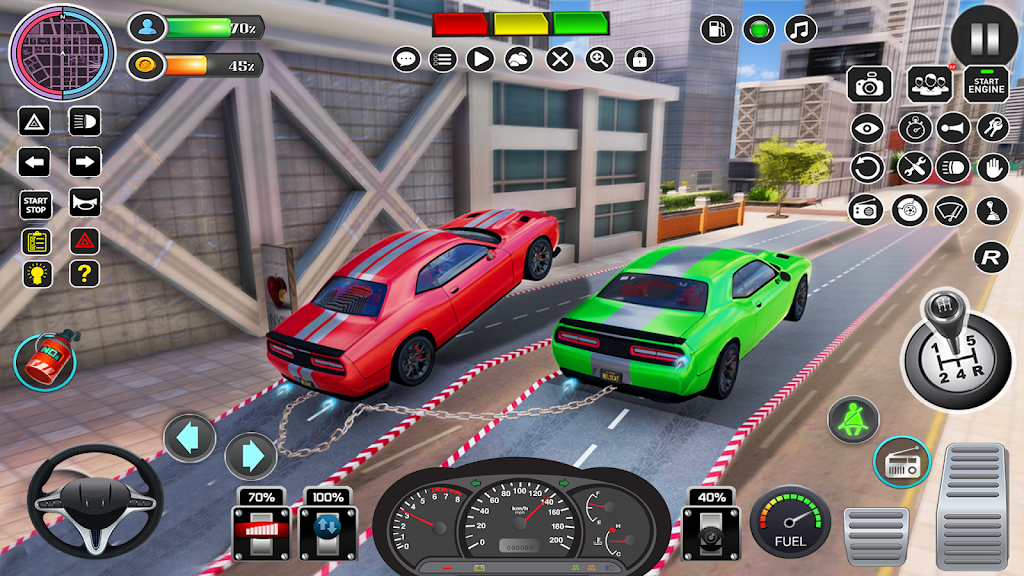The image size is (1024, 576).
Task: Toggle the green seatbelt icon
Action: pos(853,420)
